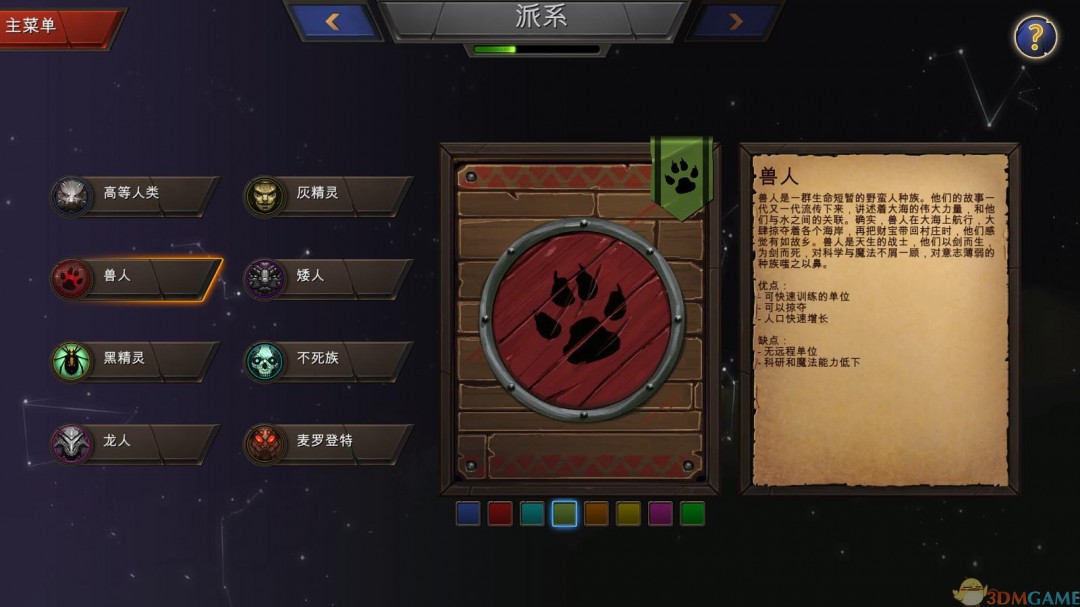Select the bright green color swatch
This screenshot has height=607, width=1080.
pyautogui.click(x=692, y=514)
